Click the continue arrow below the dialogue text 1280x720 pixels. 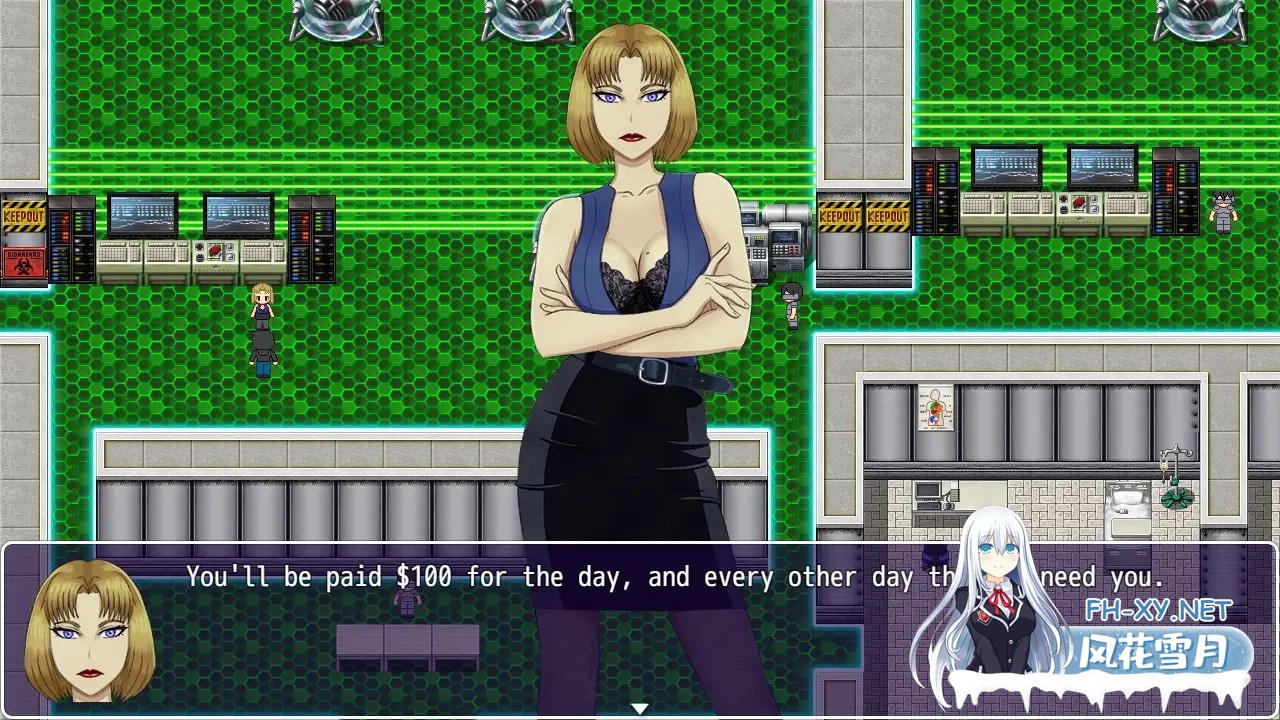click(639, 707)
